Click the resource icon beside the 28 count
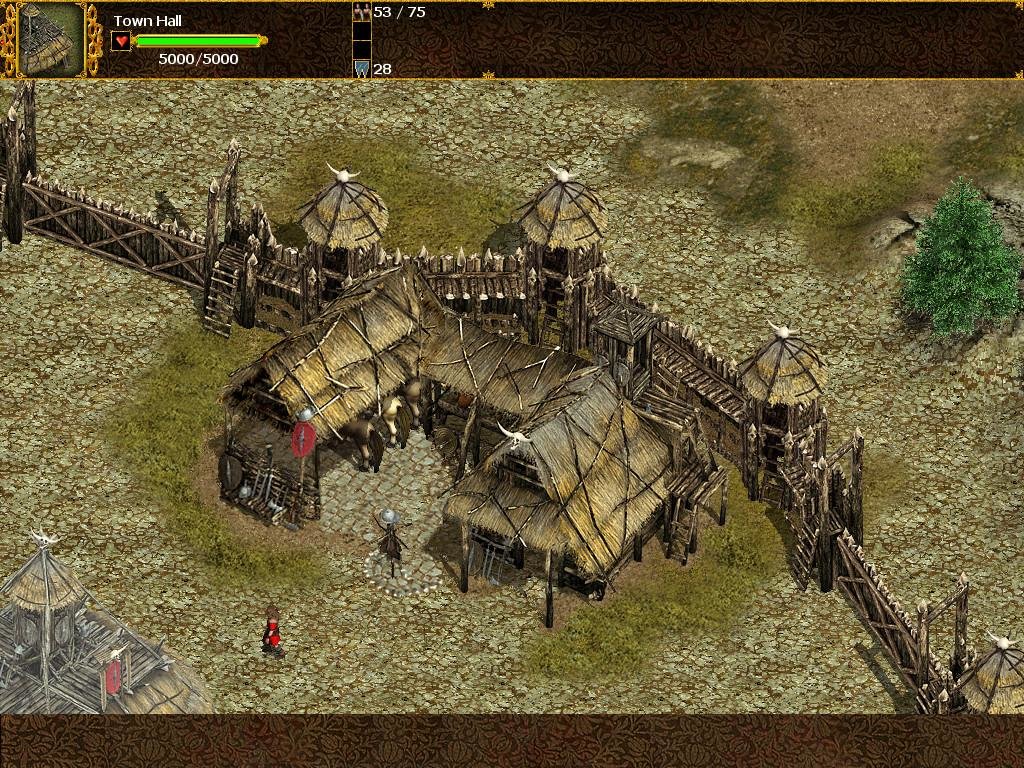Viewport: 1024px width, 768px height. tap(361, 68)
